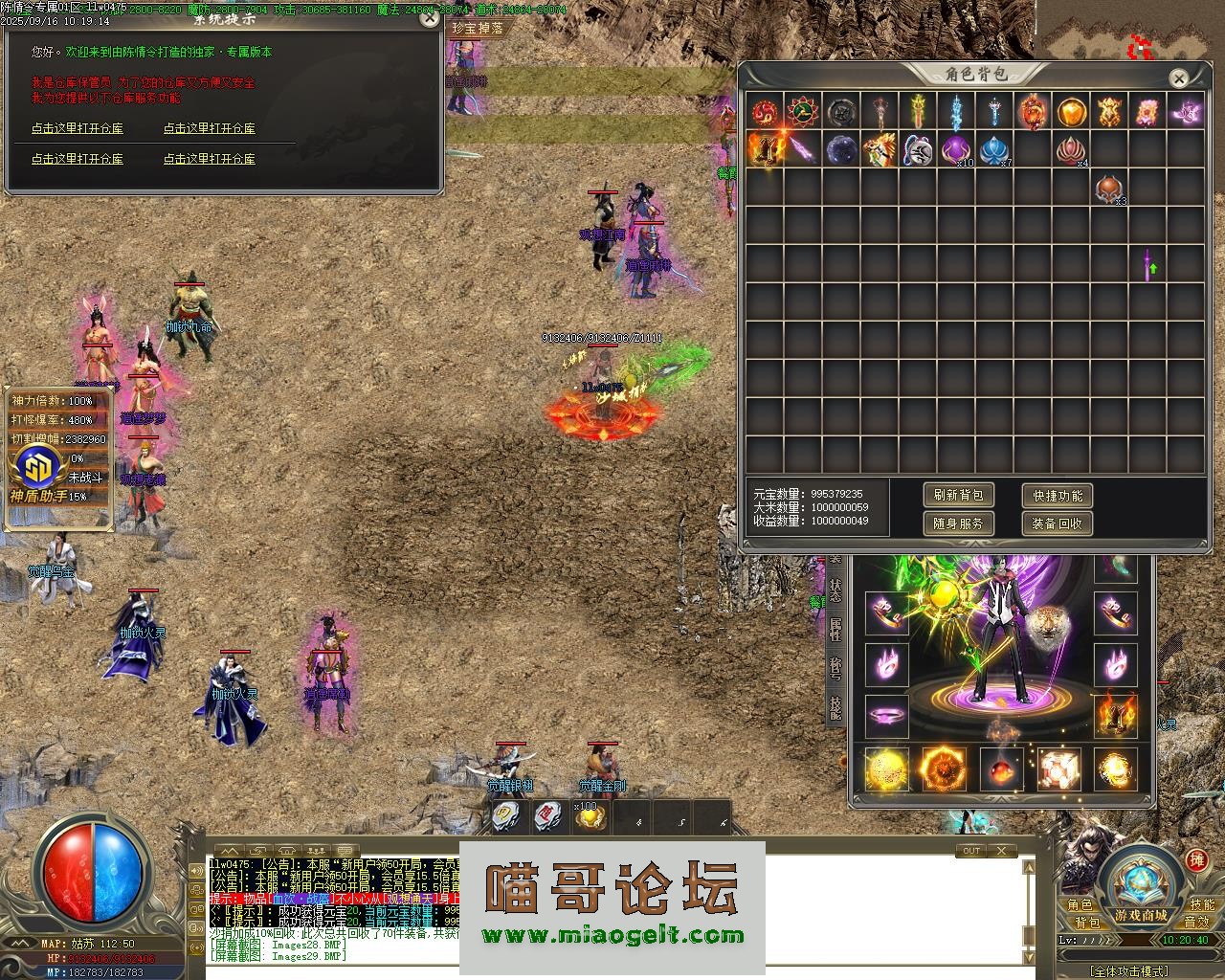The image size is (1225, 980).
Task: Click the 刷新背包 button
Action: tap(958, 495)
